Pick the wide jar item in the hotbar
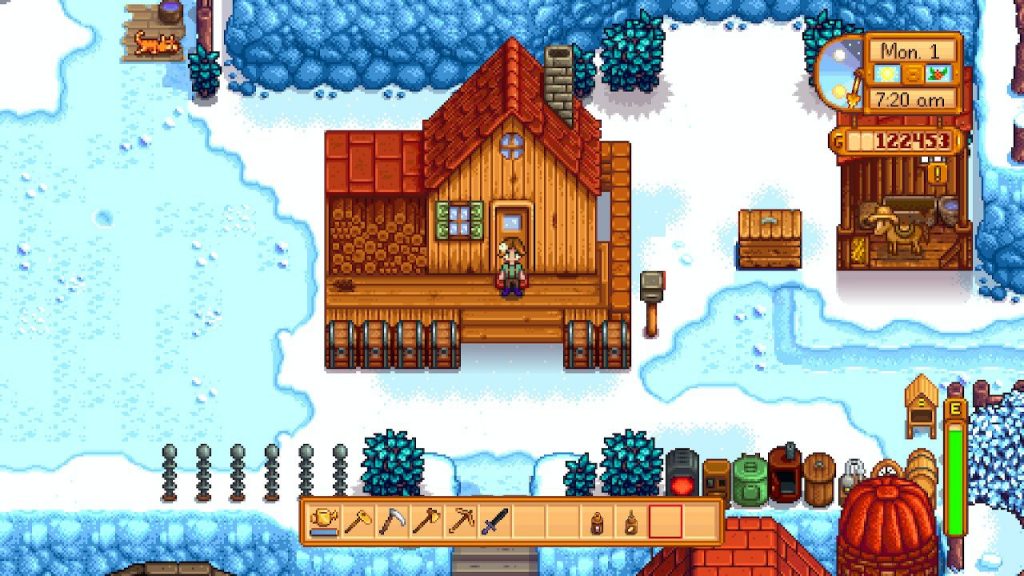The height and width of the screenshot is (576, 1024). point(597,521)
